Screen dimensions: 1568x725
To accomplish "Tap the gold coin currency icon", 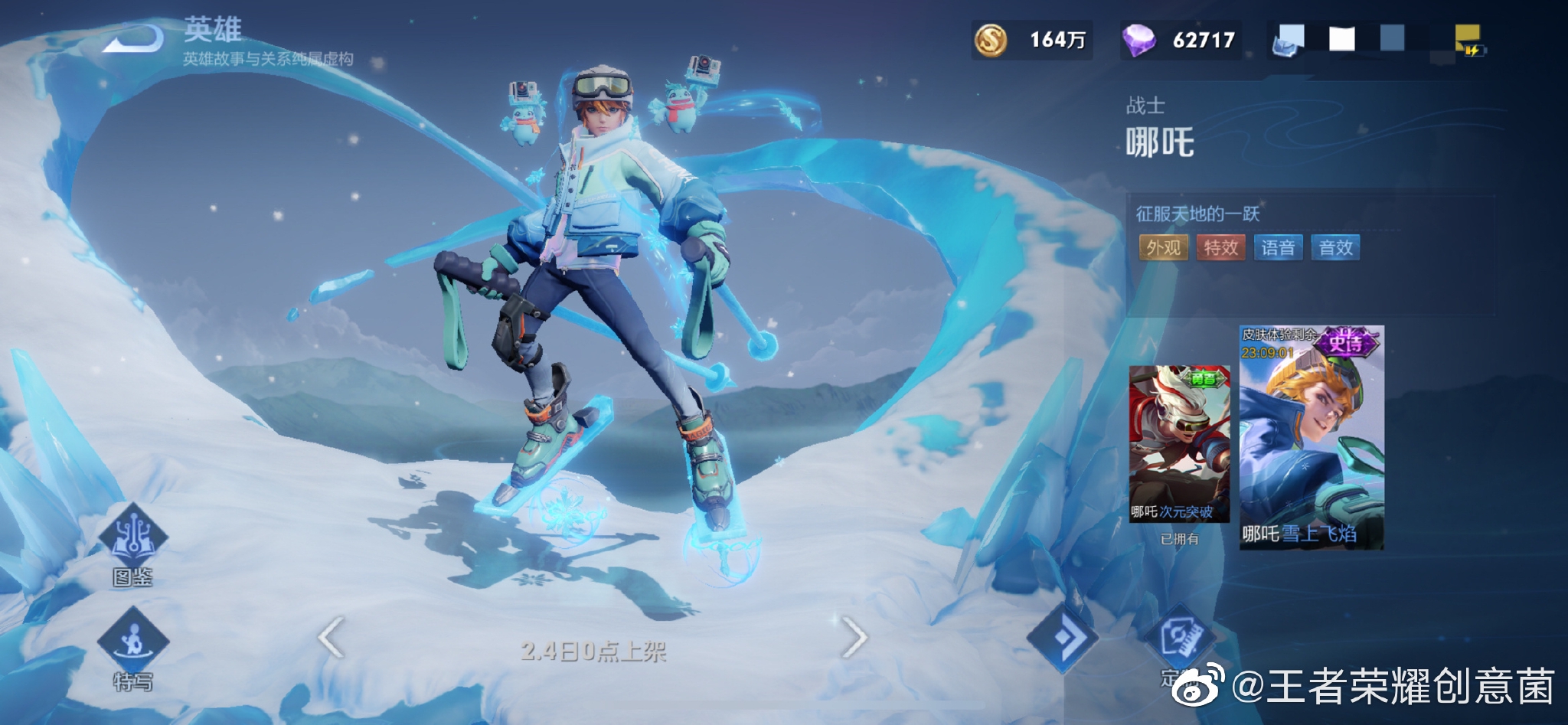I will click(991, 41).
